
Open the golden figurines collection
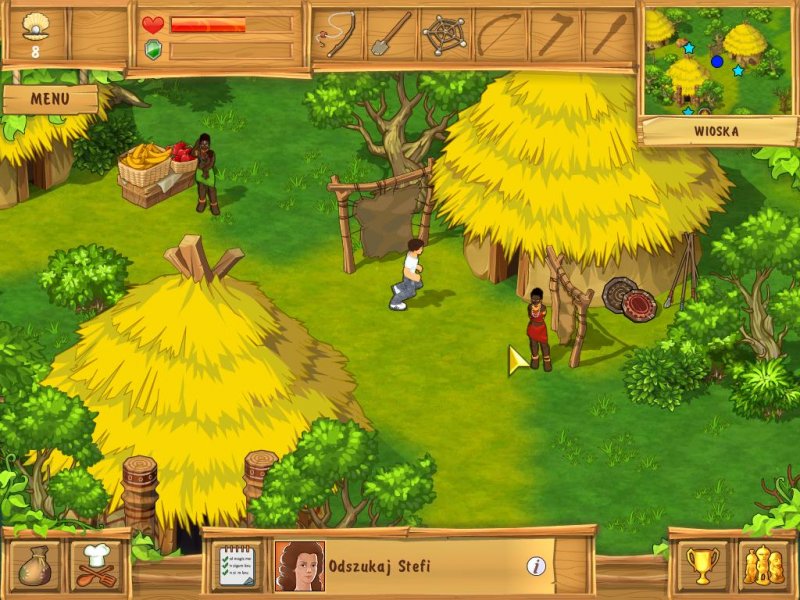click(762, 565)
